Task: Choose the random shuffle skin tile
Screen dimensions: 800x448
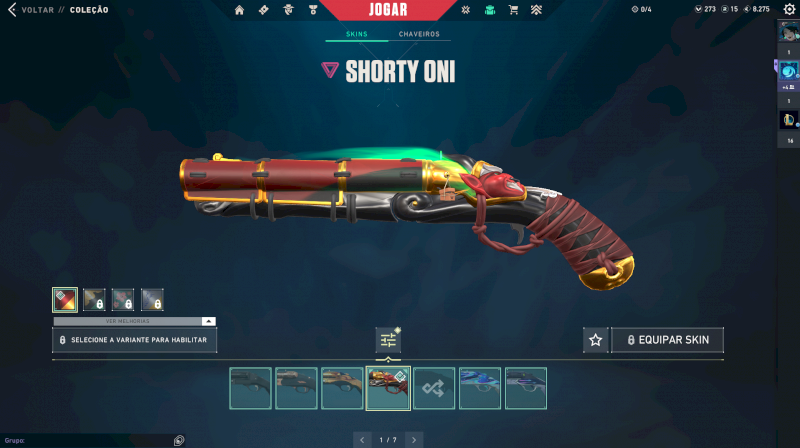Action: pyautogui.click(x=434, y=388)
